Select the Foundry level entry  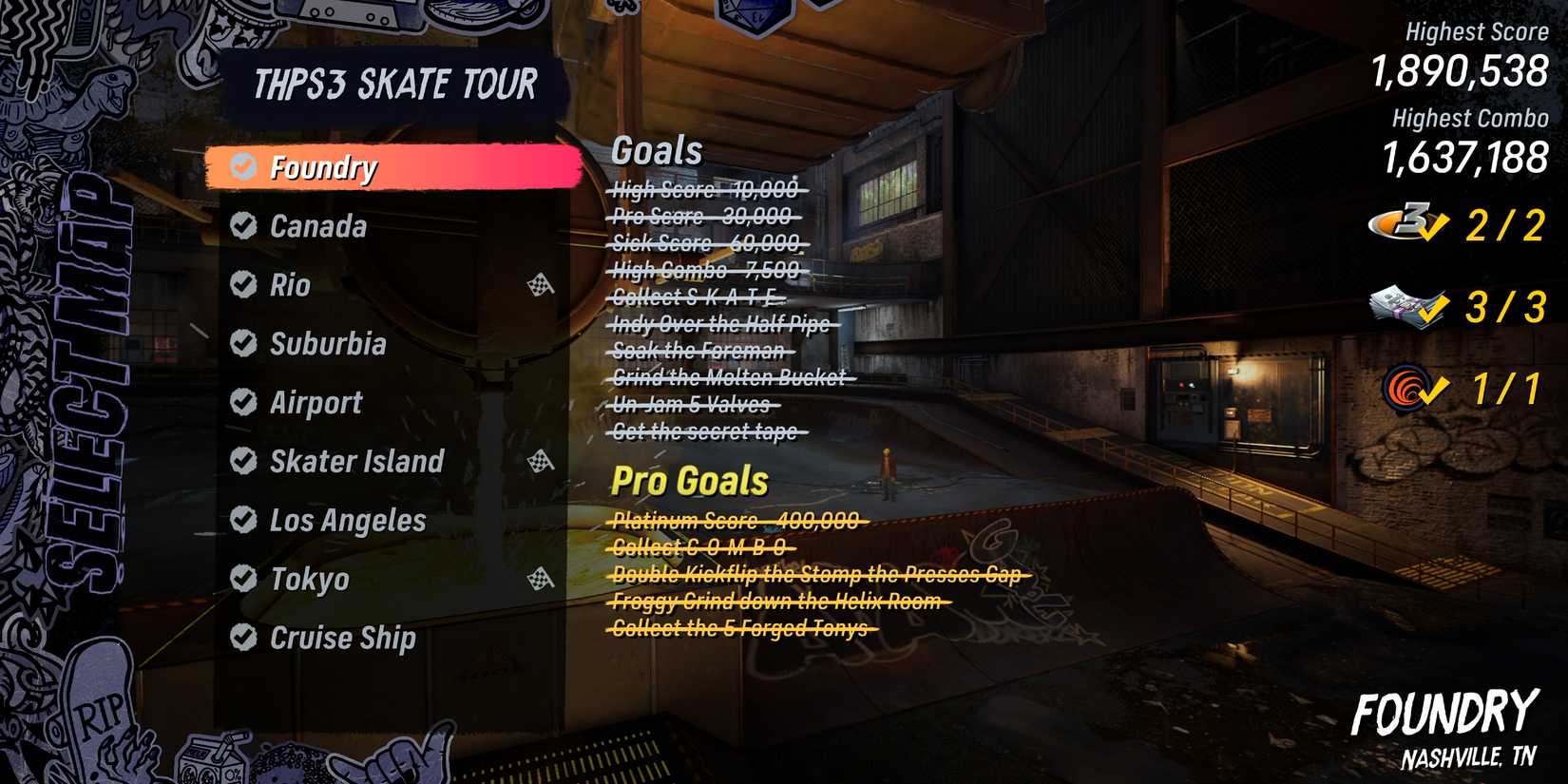coord(323,167)
